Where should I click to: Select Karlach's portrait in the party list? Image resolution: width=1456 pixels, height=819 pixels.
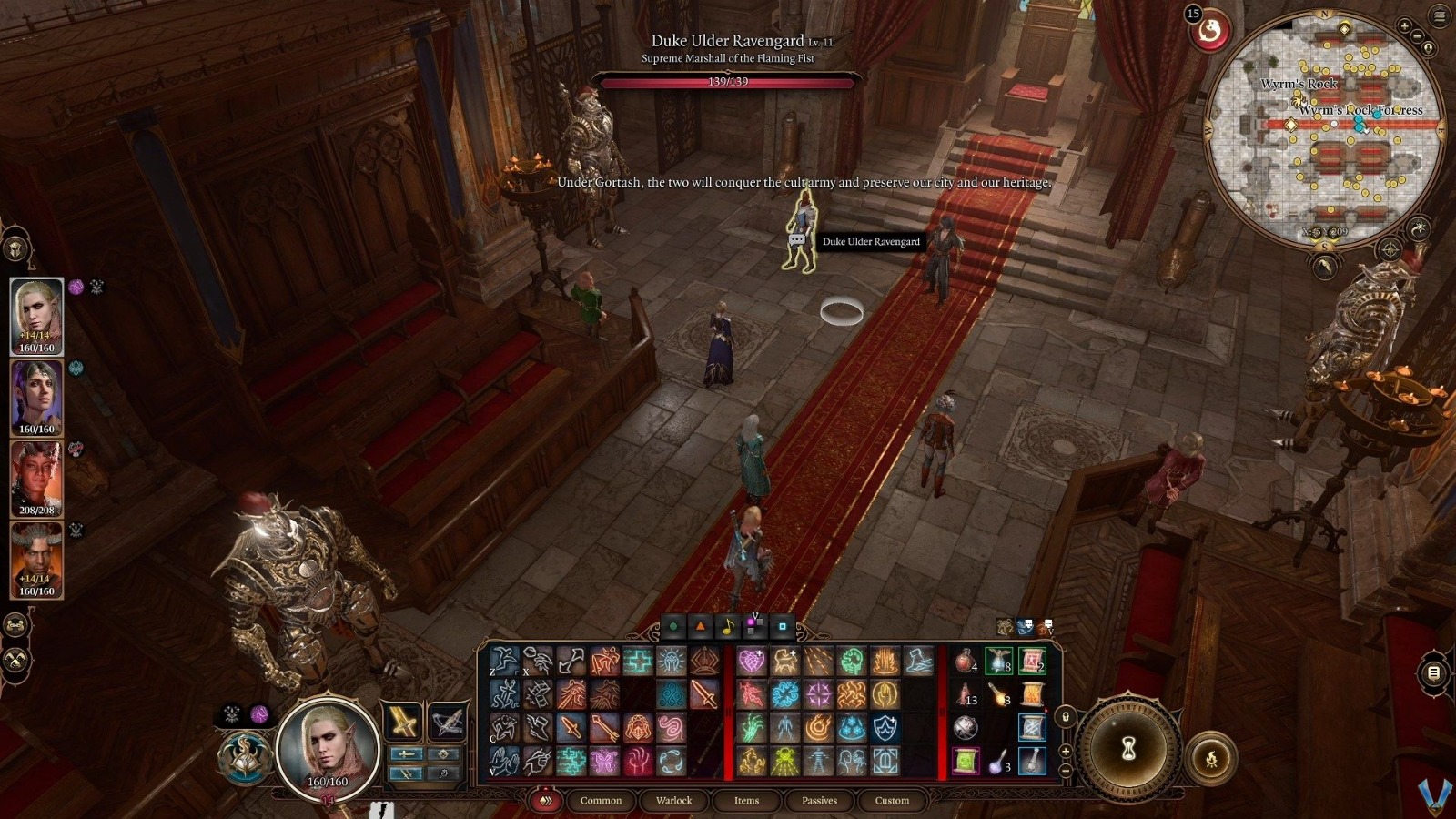(x=36, y=480)
